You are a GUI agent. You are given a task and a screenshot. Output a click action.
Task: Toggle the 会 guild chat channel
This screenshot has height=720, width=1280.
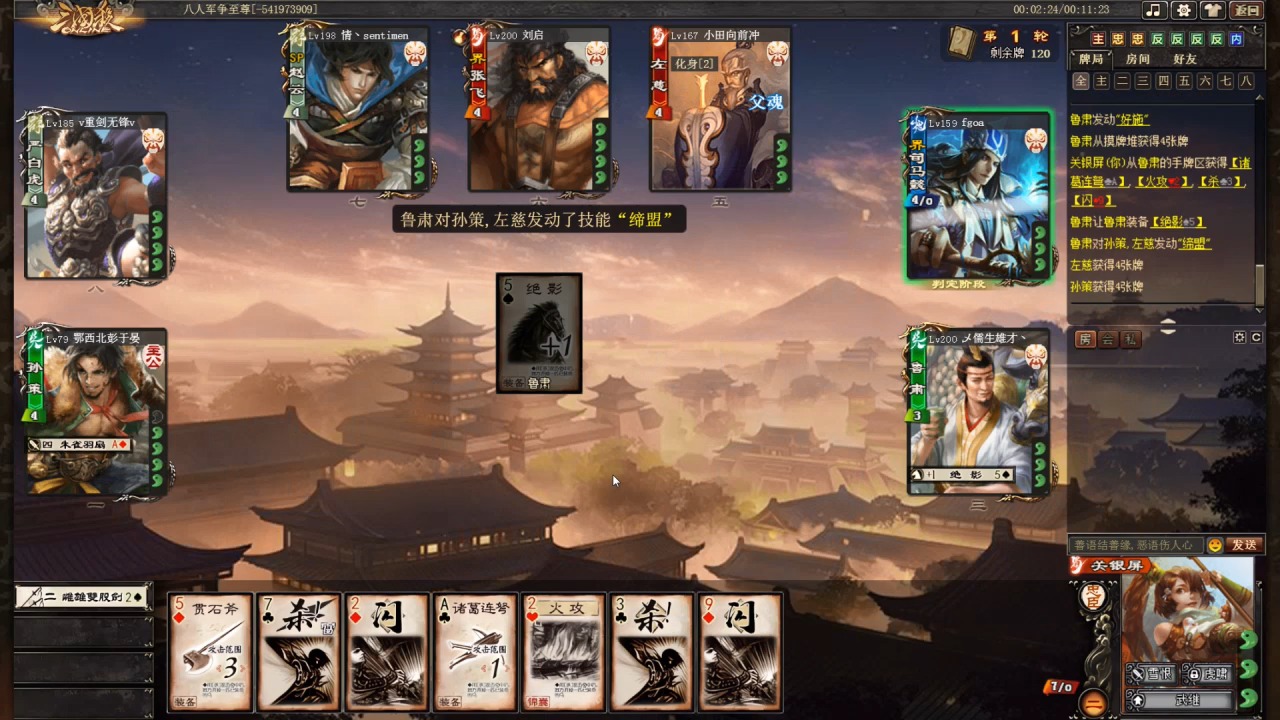1107,338
